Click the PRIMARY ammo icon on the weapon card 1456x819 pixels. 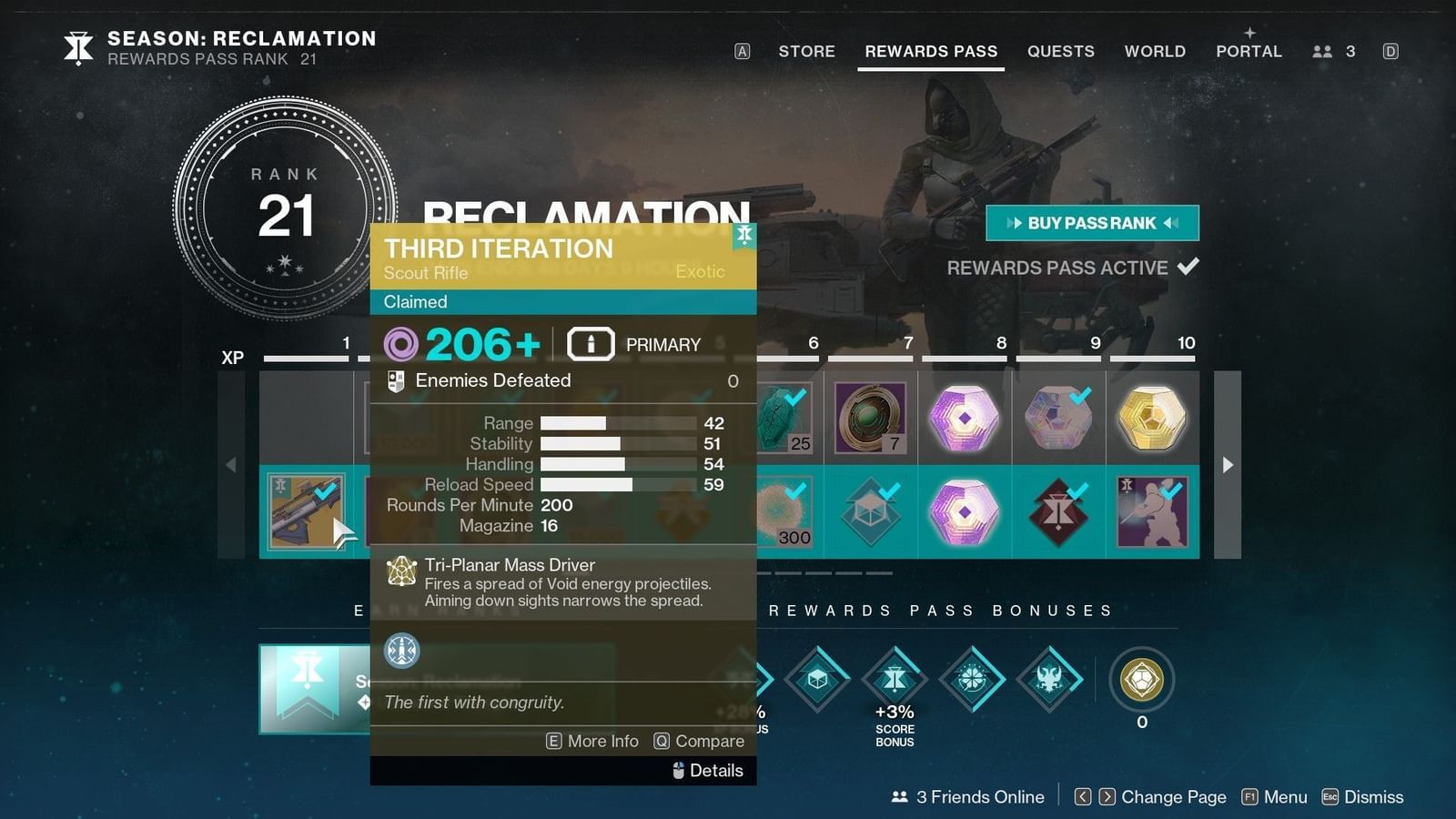point(591,344)
